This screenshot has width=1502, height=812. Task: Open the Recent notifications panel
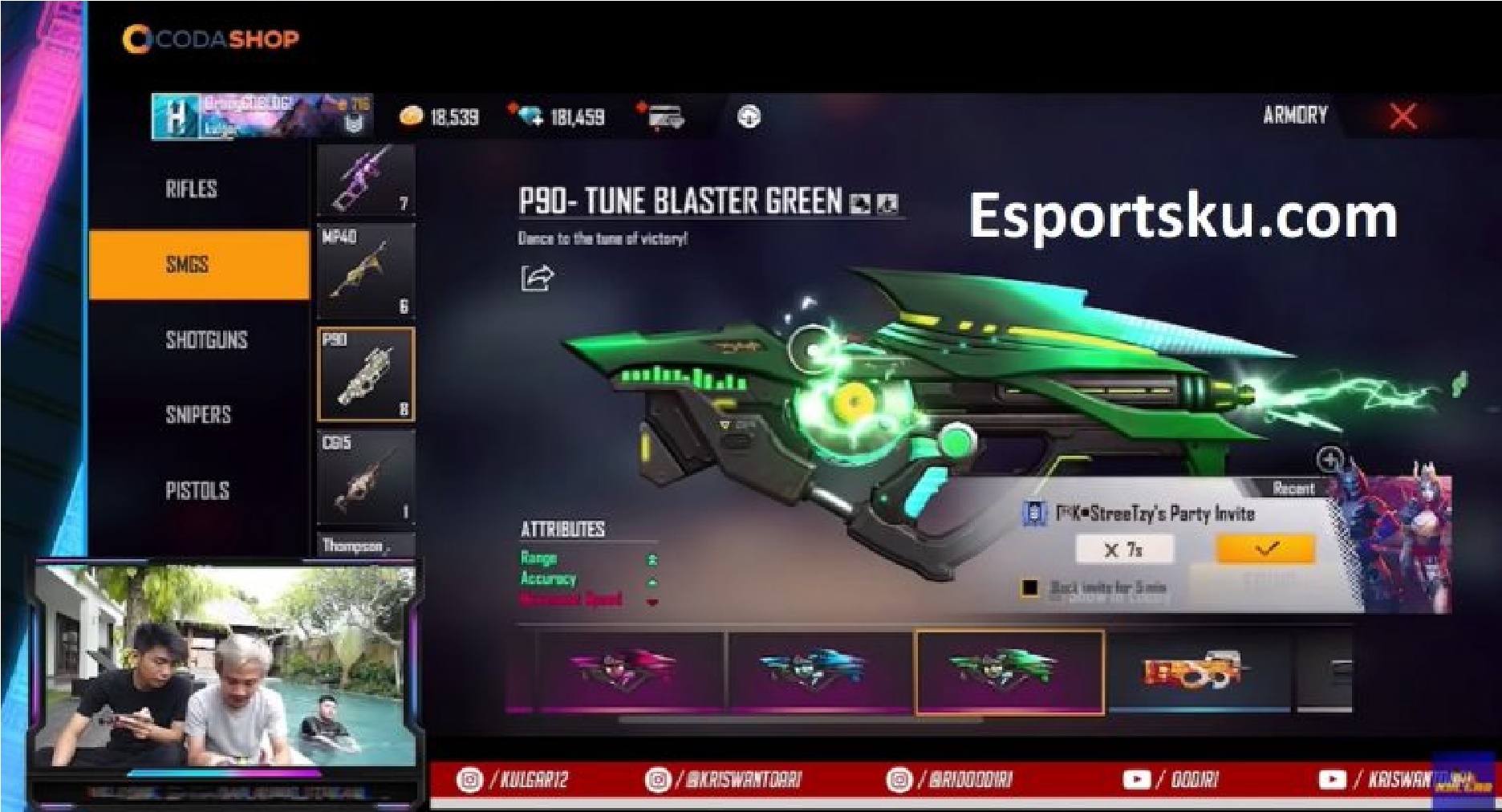tap(1294, 486)
